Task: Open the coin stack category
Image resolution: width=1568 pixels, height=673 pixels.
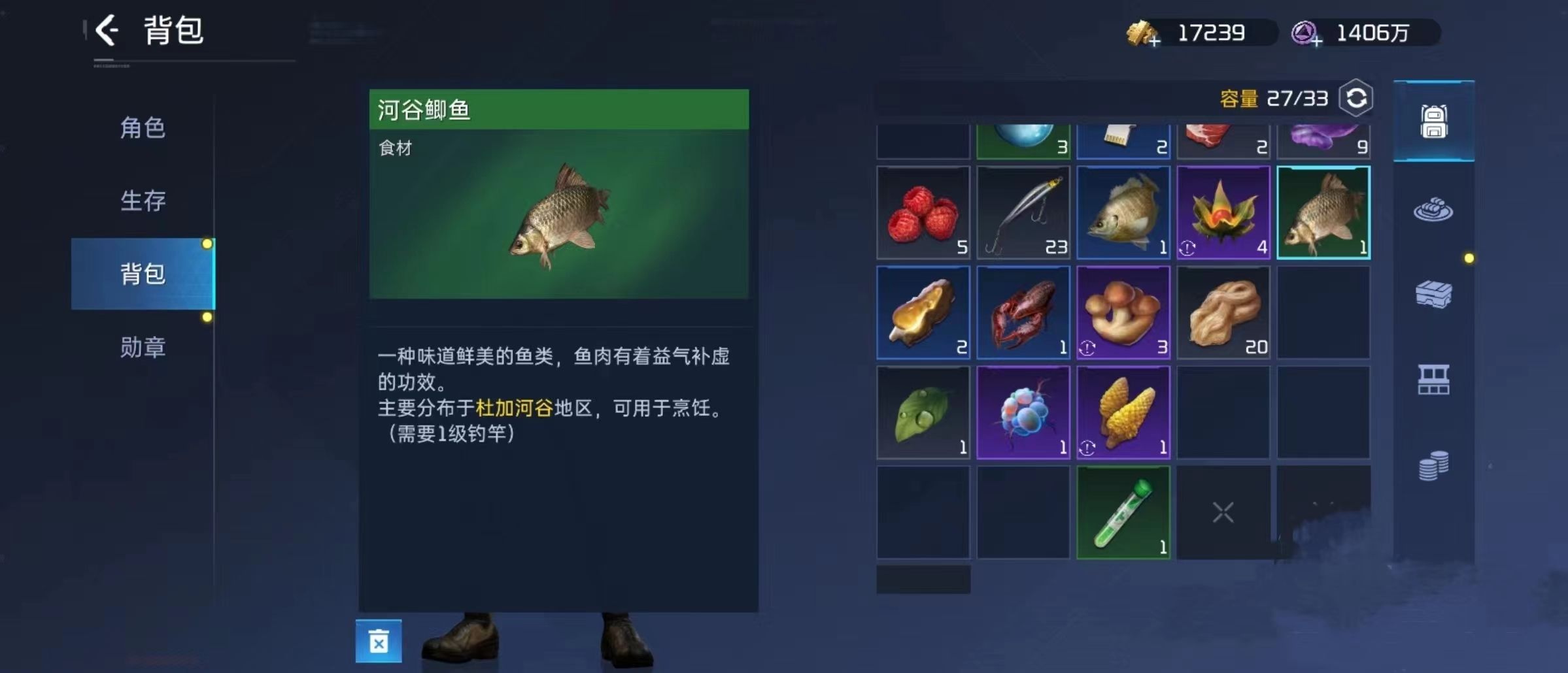Action: [x=1433, y=466]
